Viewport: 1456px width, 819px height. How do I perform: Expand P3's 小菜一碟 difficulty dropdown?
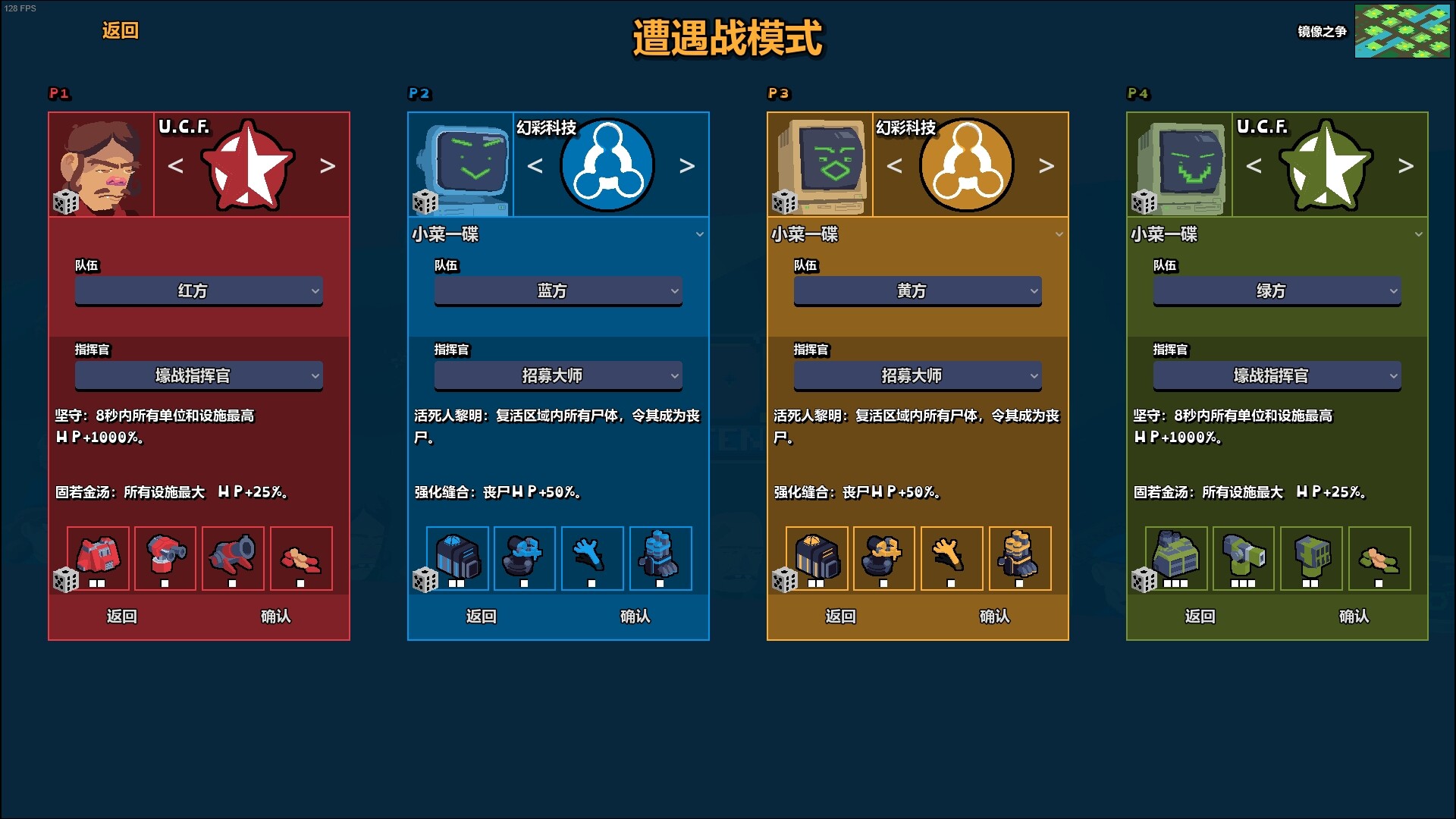click(x=917, y=235)
